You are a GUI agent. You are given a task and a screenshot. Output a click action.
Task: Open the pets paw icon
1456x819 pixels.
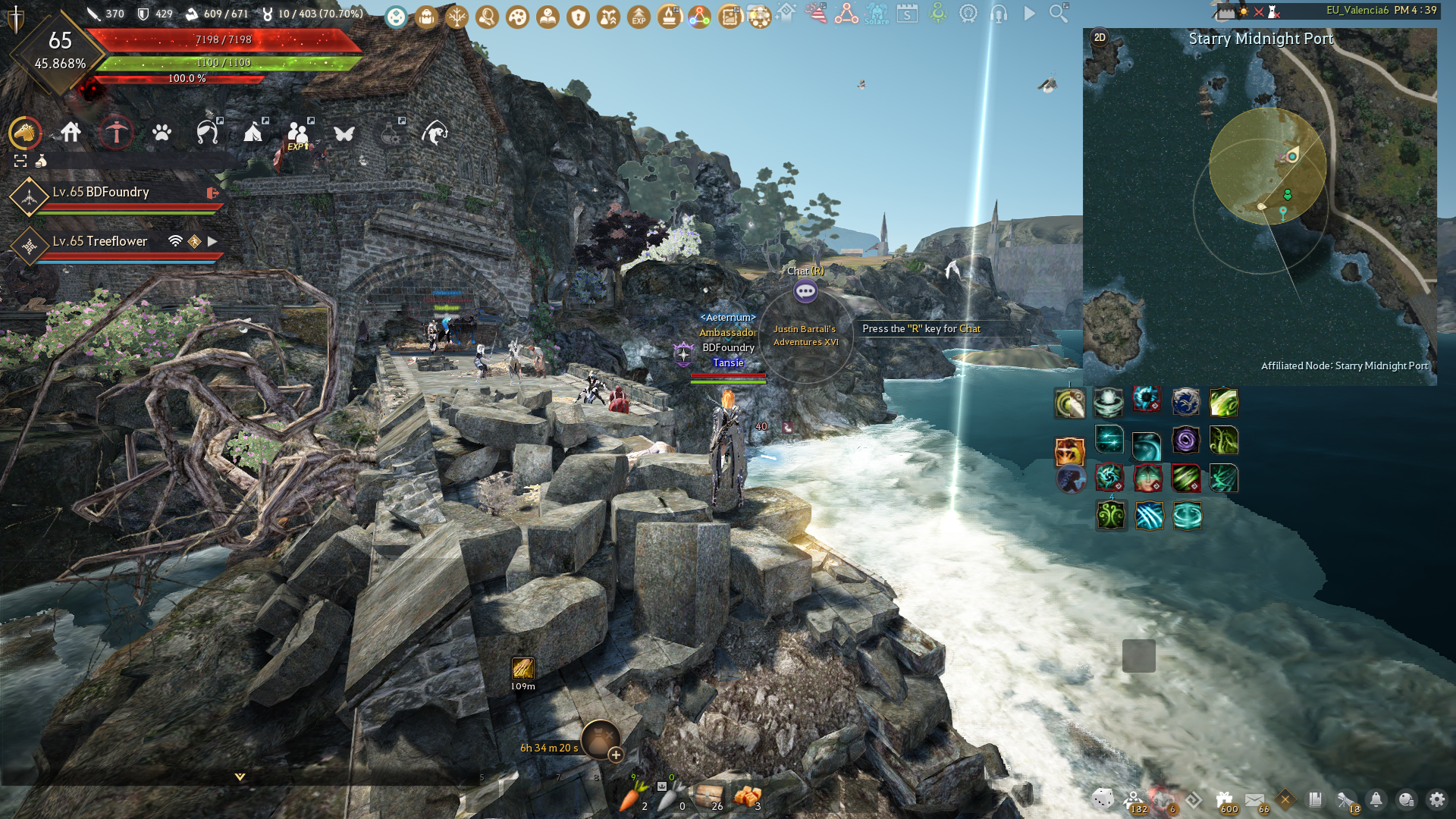[x=162, y=133]
